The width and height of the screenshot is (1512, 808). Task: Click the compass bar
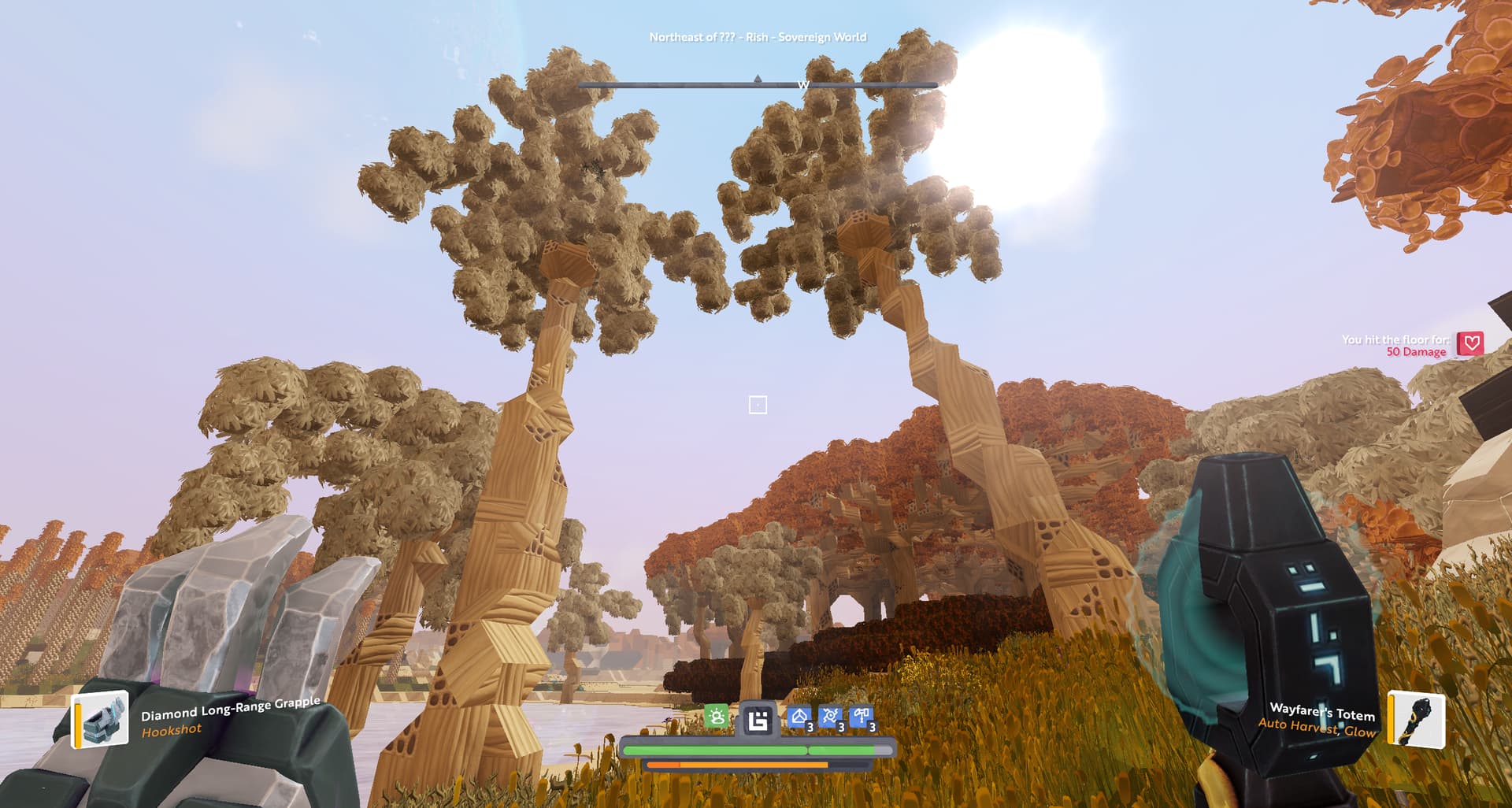[x=758, y=84]
